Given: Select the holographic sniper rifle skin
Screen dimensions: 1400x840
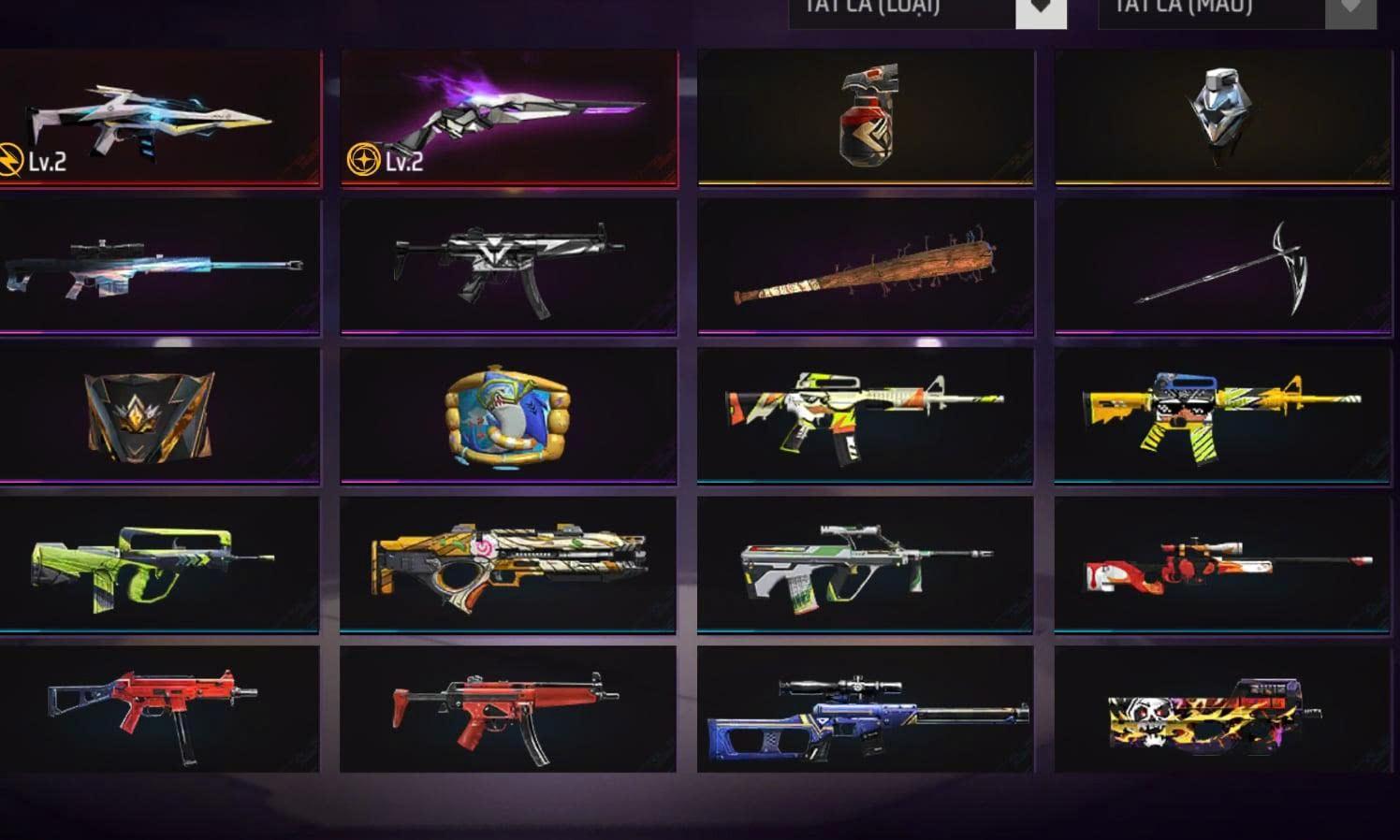Looking at the screenshot, I should pos(159,265).
